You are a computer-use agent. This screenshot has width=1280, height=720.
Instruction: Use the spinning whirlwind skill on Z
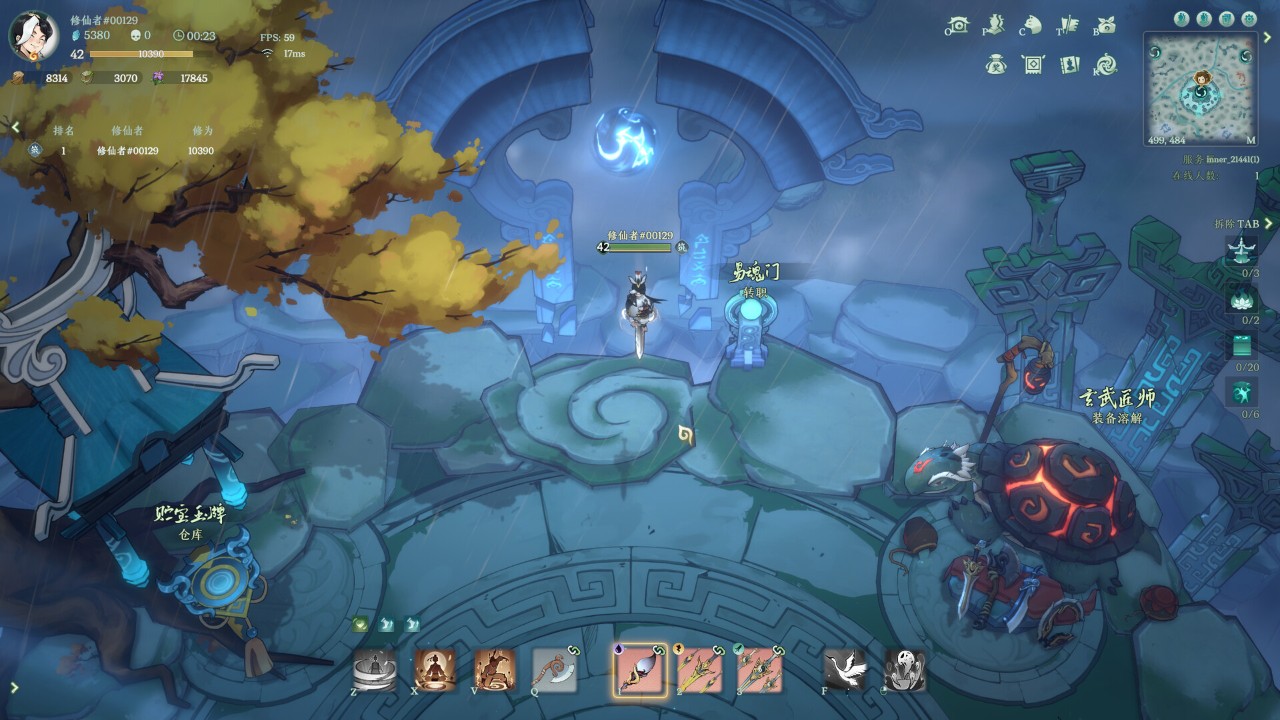(375, 670)
